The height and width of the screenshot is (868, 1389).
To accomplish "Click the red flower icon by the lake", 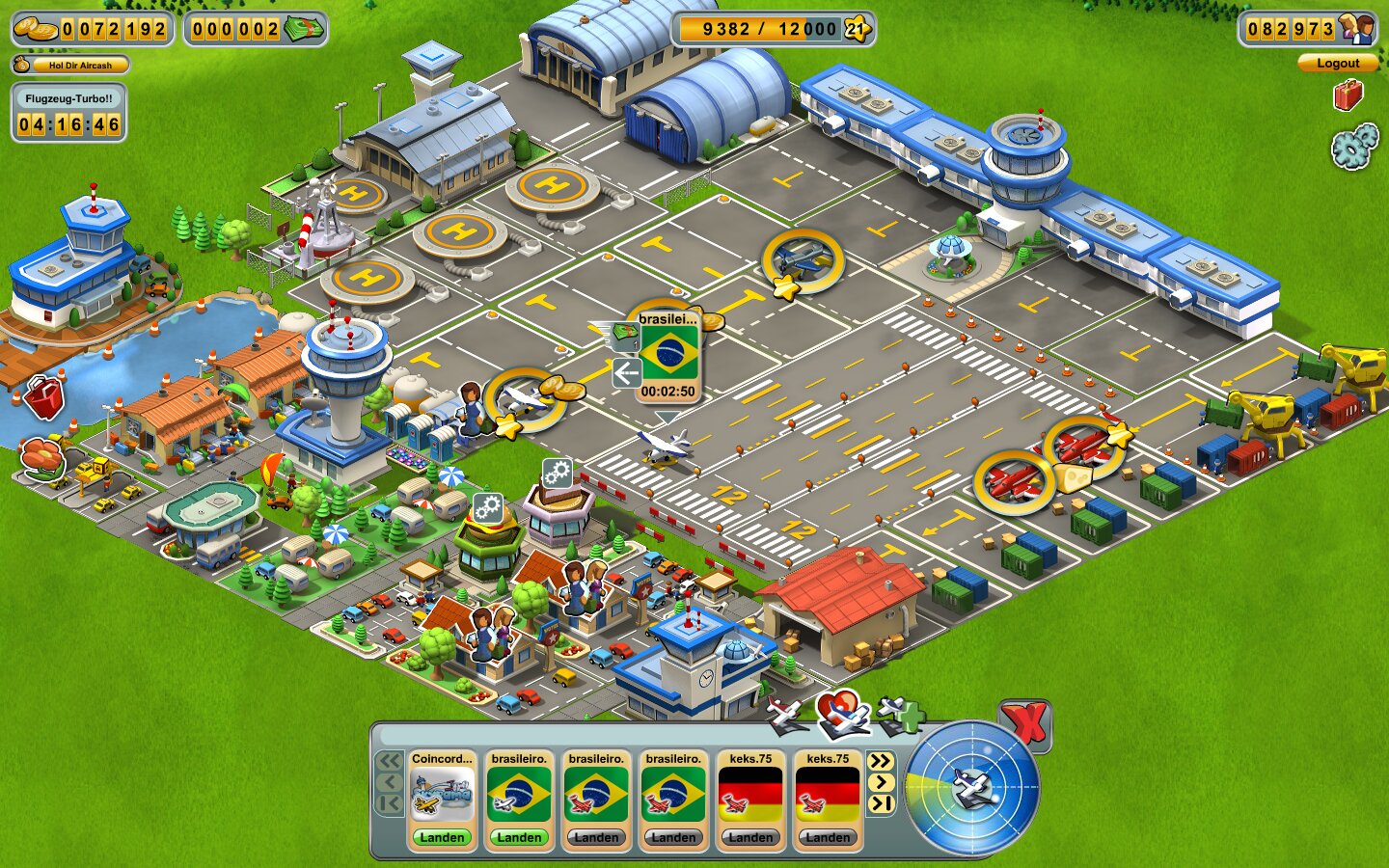I will (41, 454).
